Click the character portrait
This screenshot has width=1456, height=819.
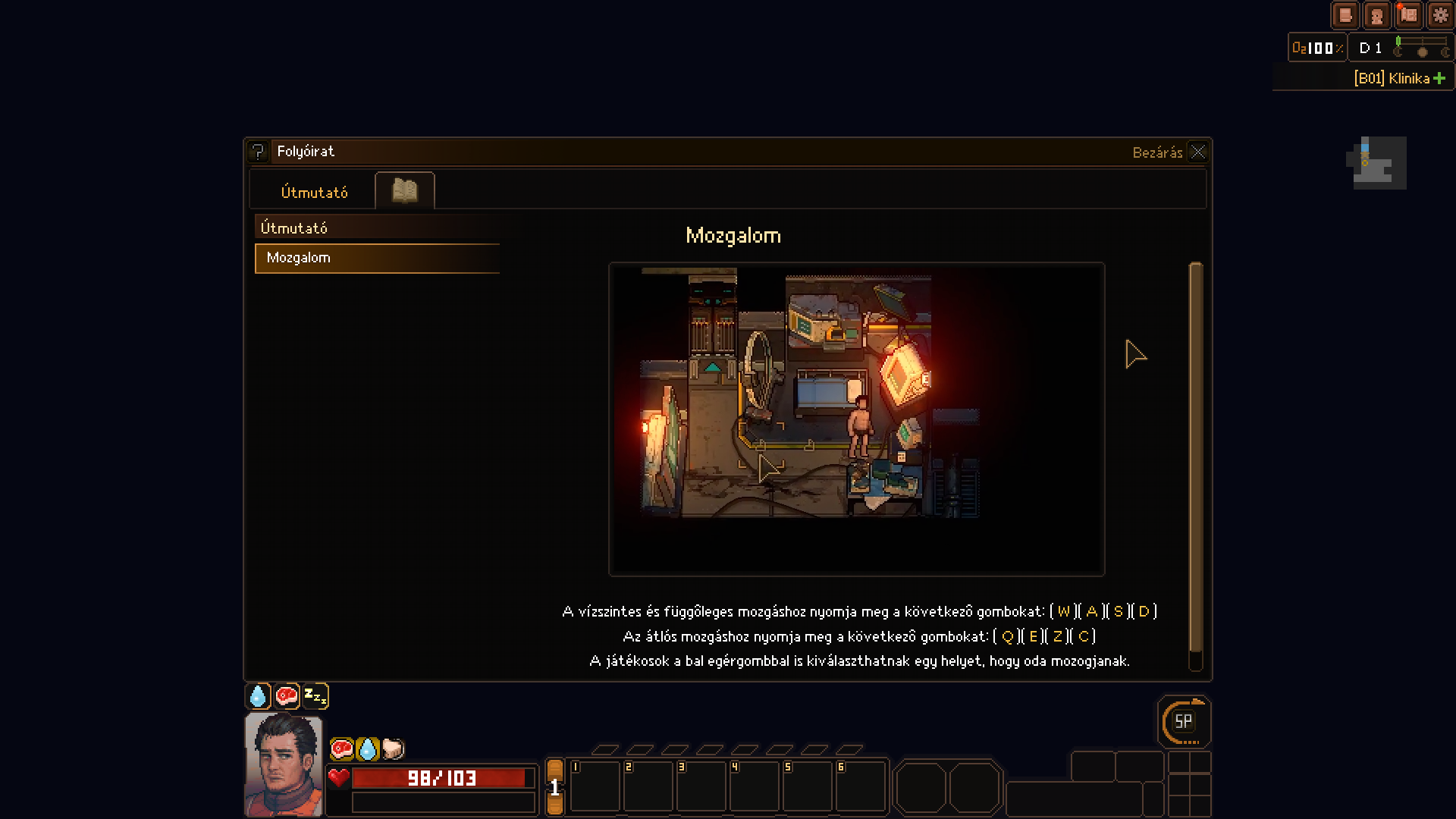pyautogui.click(x=284, y=764)
